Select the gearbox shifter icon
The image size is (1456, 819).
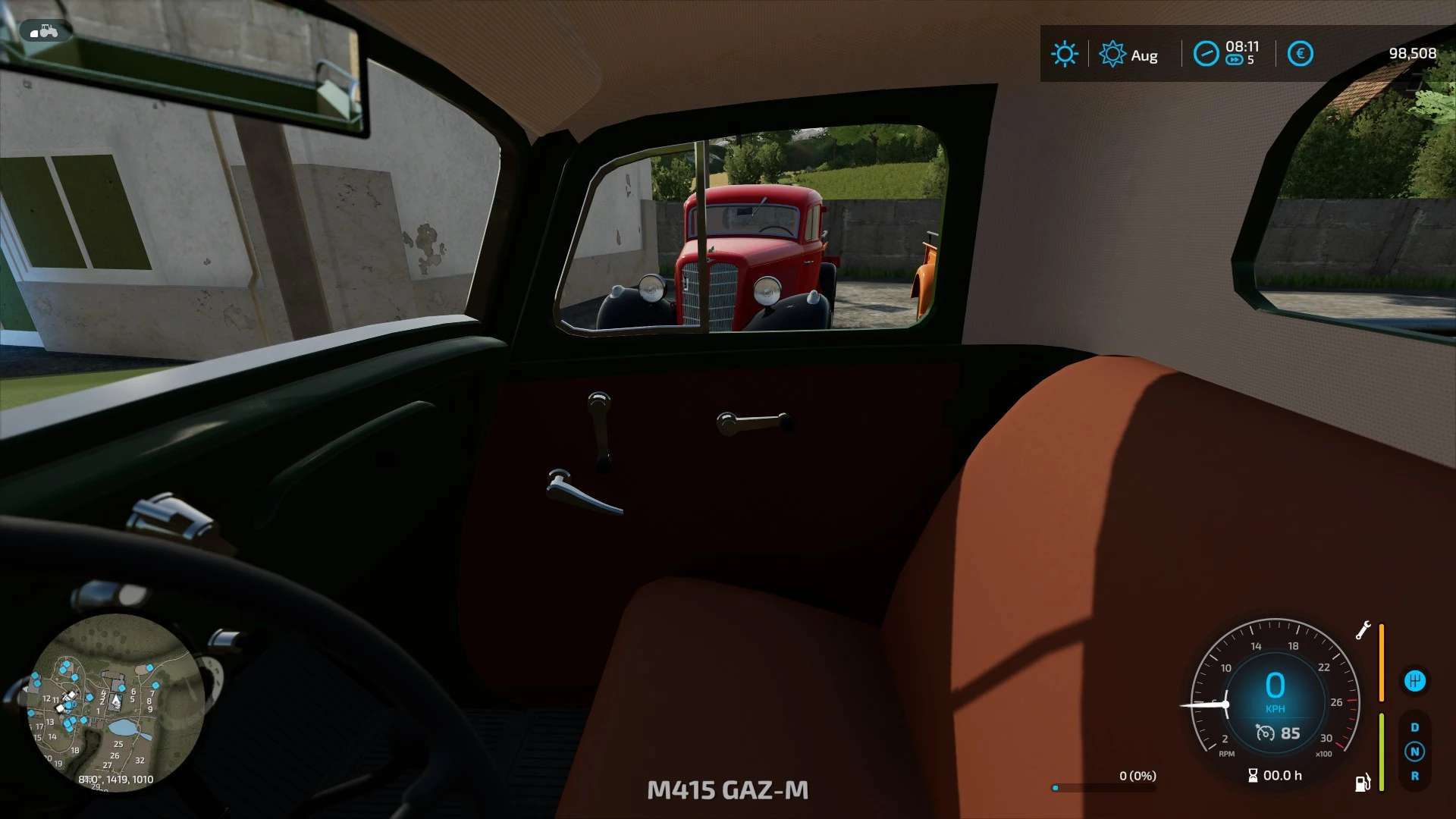click(x=1414, y=681)
